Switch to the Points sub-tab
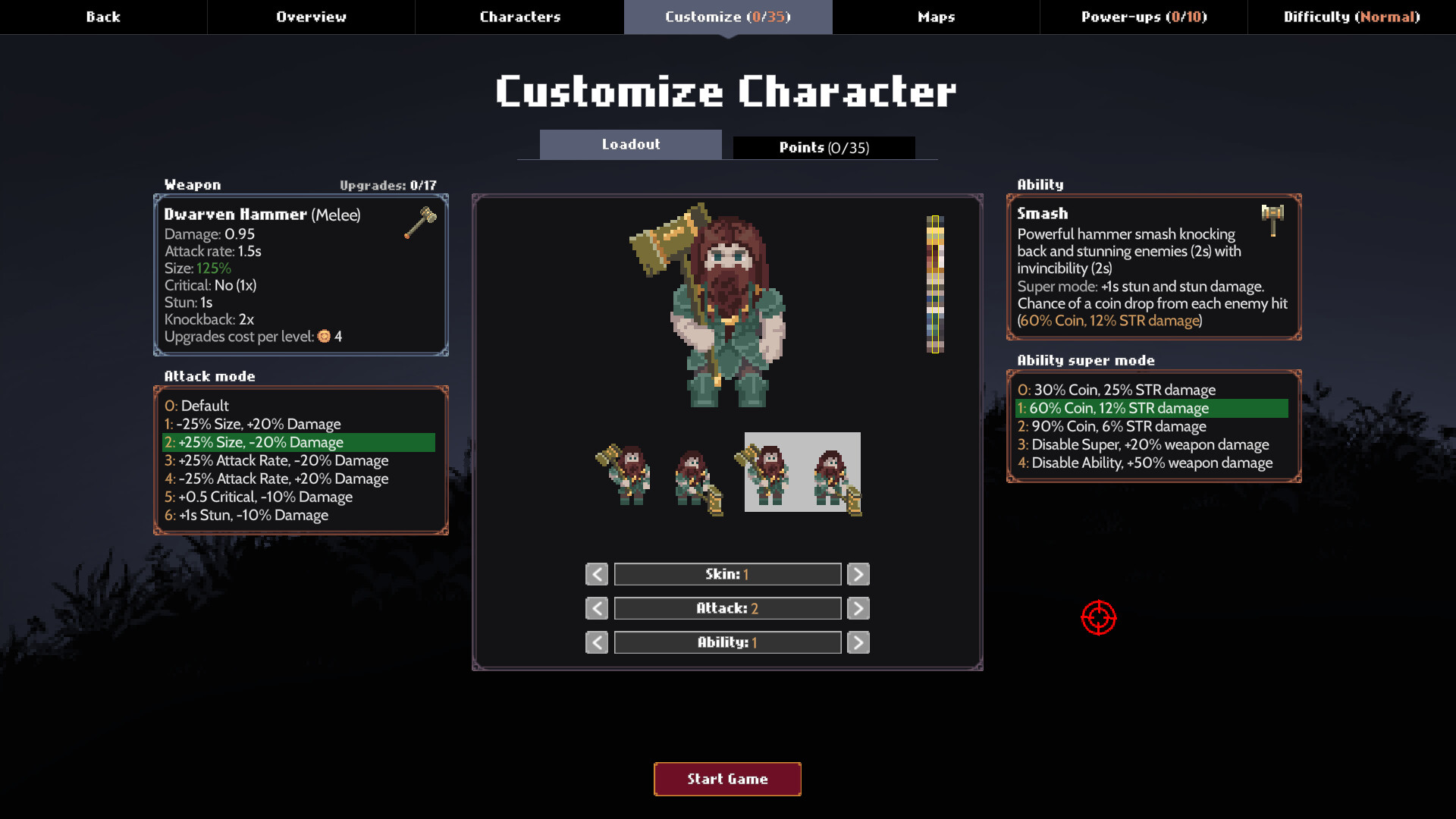The image size is (1456, 819). pyautogui.click(x=824, y=148)
